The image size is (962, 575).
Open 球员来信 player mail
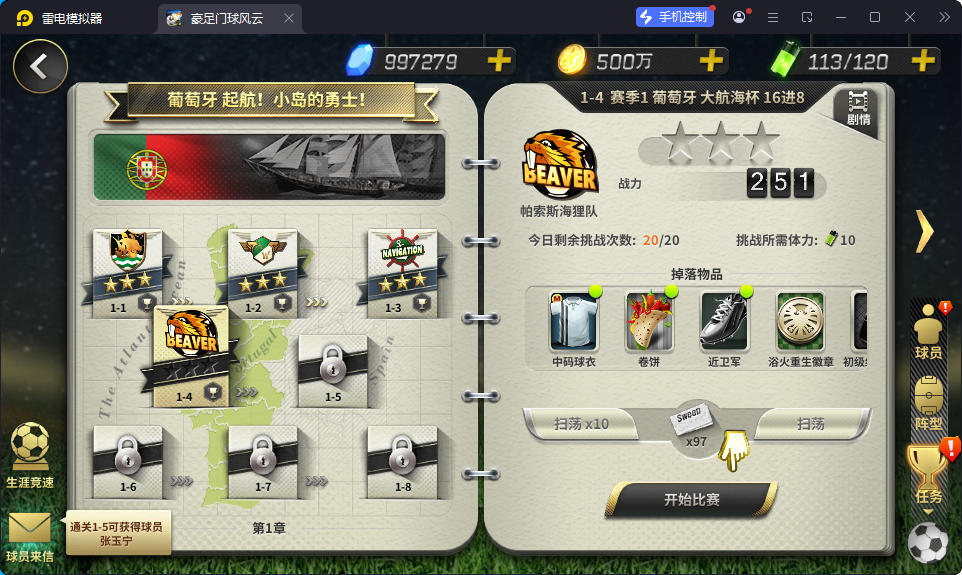[x=30, y=536]
